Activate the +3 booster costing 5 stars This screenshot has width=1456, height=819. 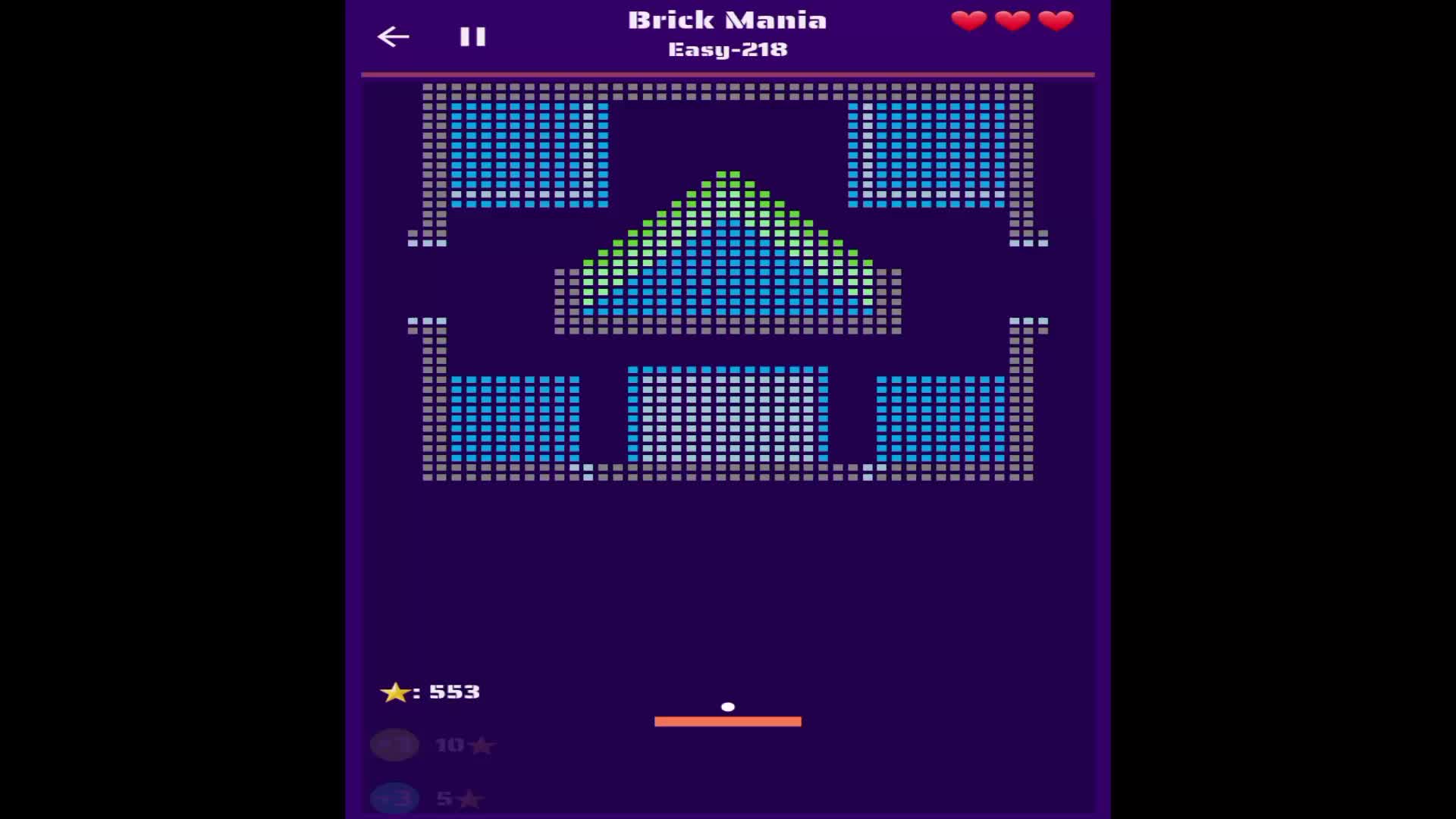[394, 799]
